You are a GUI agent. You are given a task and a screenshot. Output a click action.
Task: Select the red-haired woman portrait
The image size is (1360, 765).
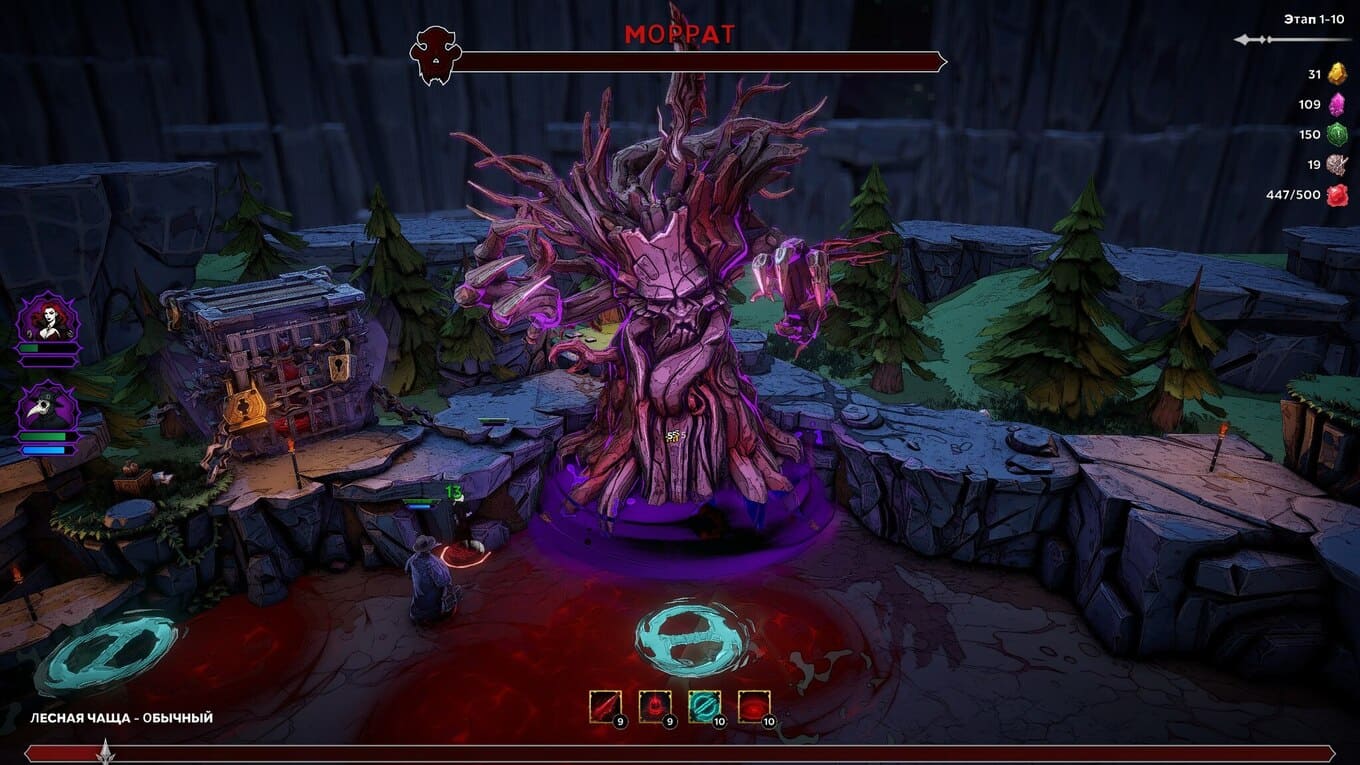(47, 319)
